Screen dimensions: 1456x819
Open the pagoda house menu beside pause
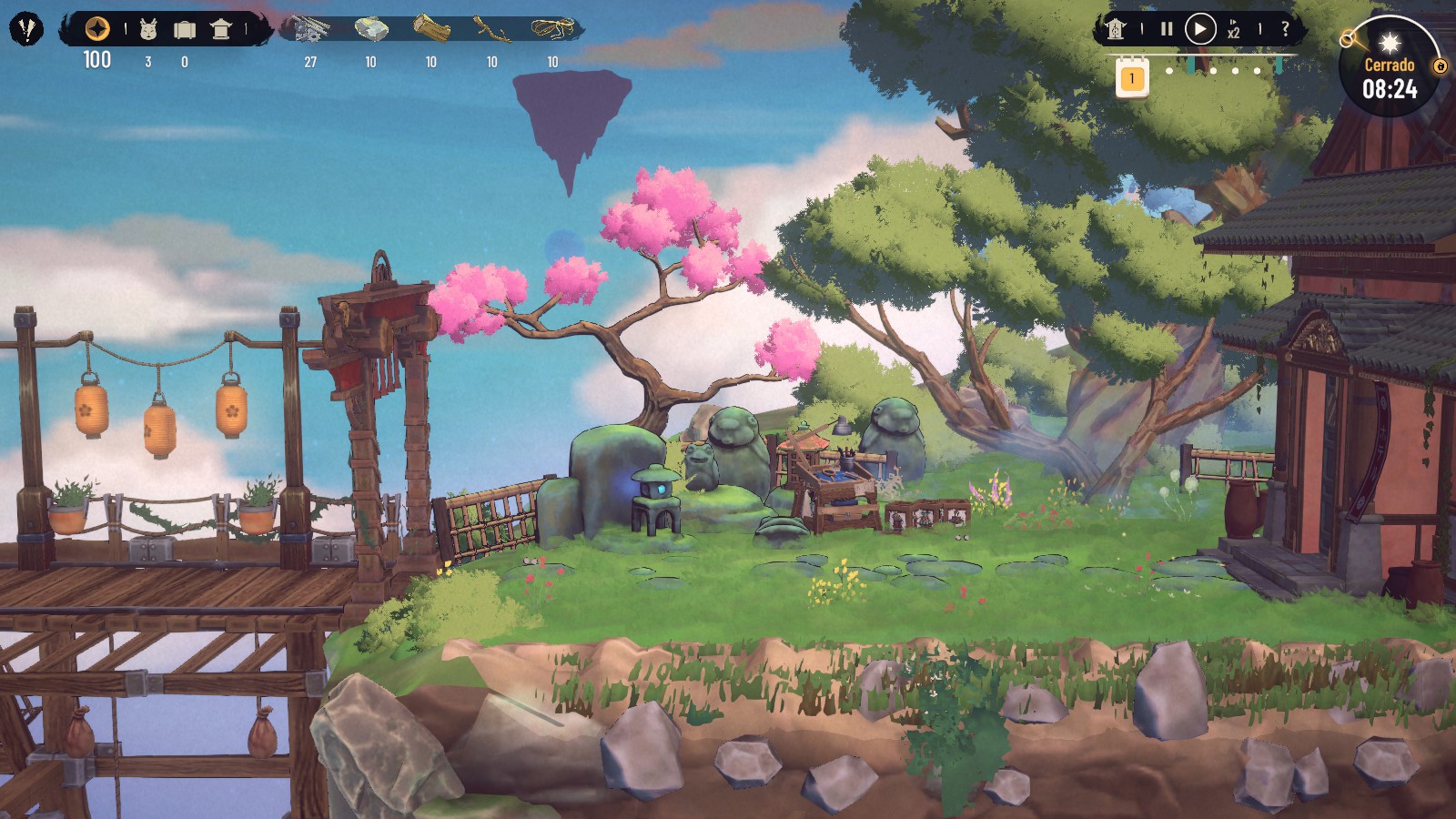point(1116,29)
